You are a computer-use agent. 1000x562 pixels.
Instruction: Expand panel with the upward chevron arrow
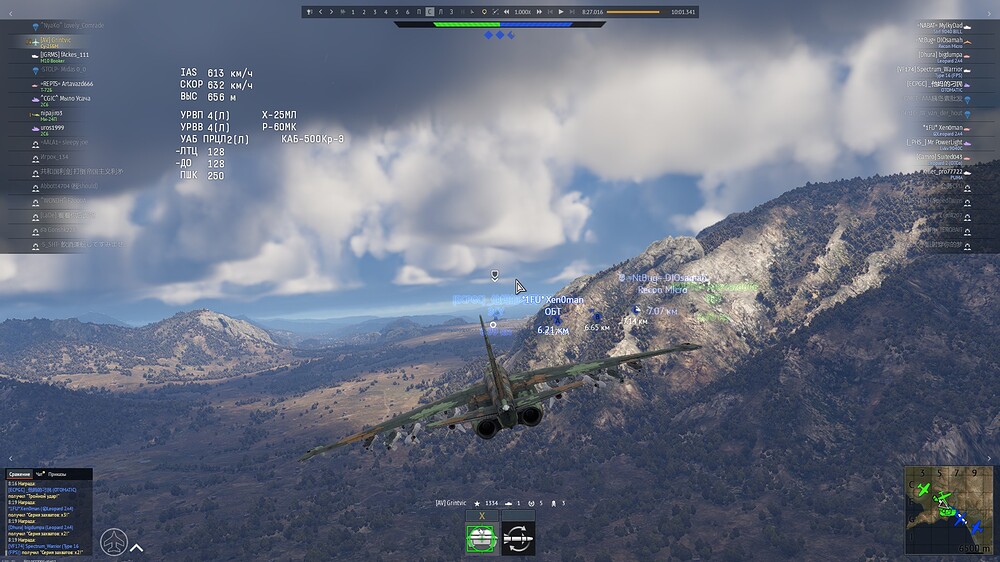(x=137, y=547)
